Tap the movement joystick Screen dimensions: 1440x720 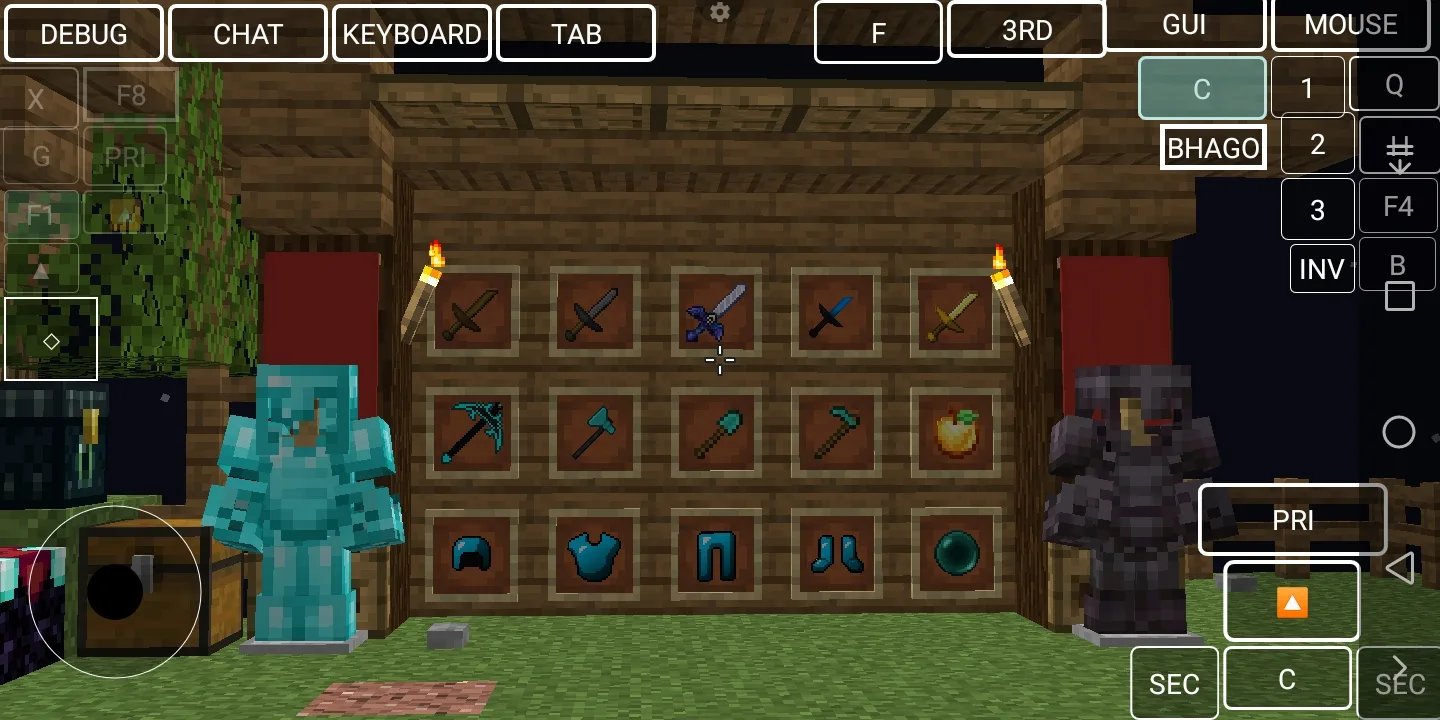[115, 592]
